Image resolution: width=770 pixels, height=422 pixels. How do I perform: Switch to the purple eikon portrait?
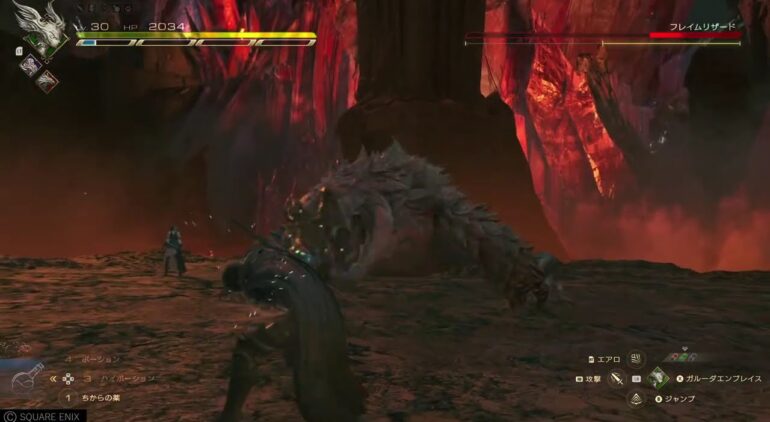point(32,62)
